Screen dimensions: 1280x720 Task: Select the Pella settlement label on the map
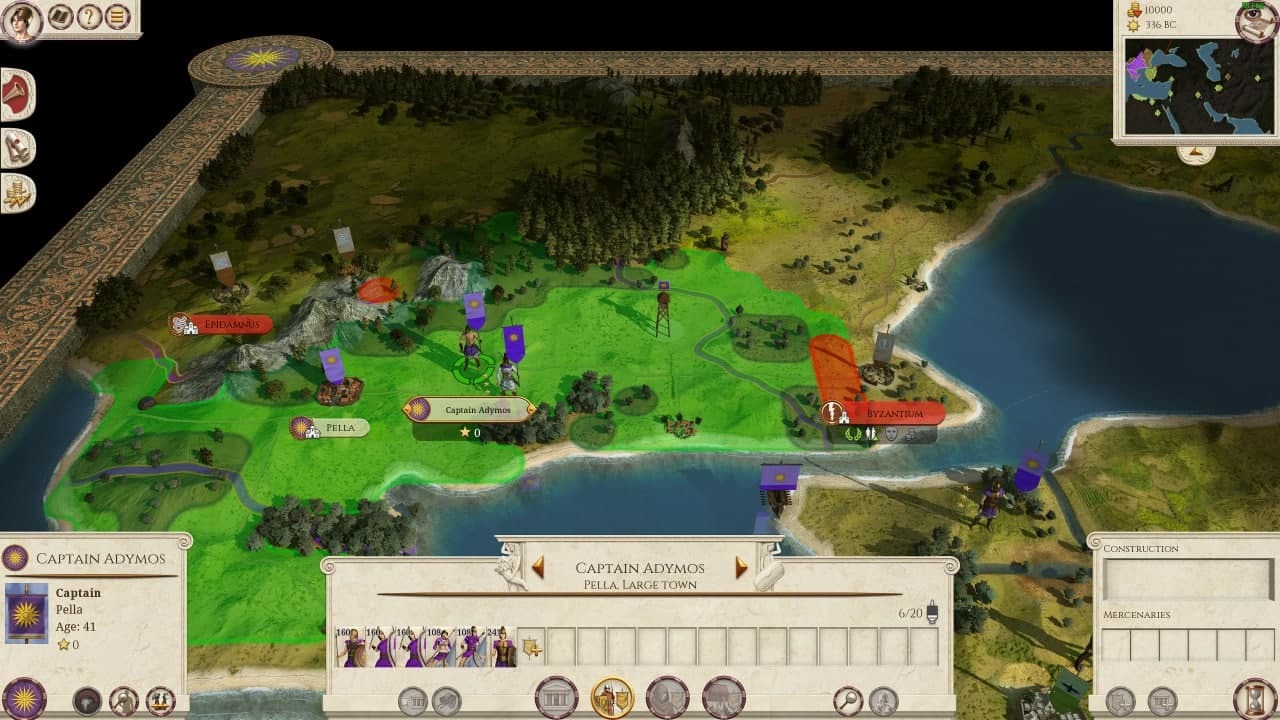(330, 427)
